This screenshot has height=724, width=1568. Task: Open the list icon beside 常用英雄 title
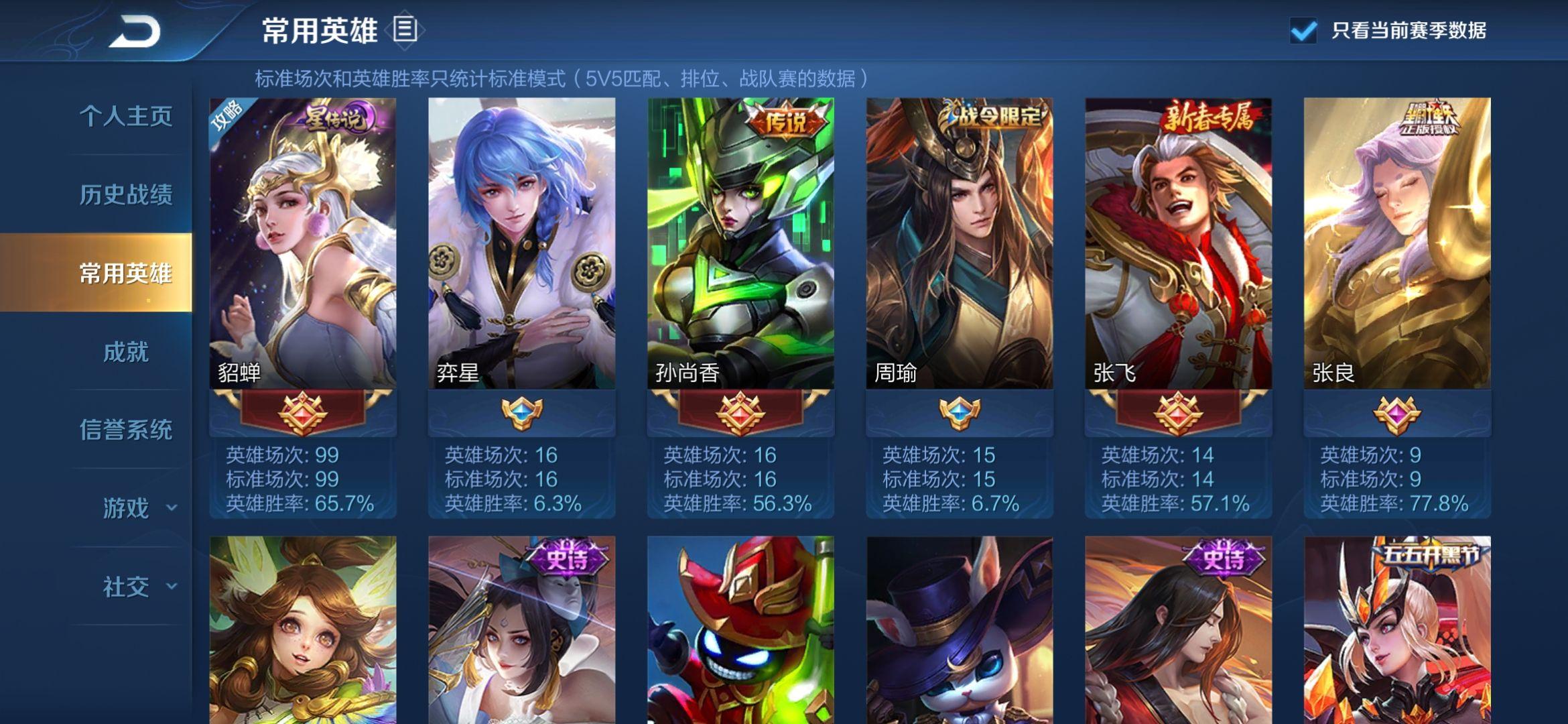pyautogui.click(x=405, y=29)
